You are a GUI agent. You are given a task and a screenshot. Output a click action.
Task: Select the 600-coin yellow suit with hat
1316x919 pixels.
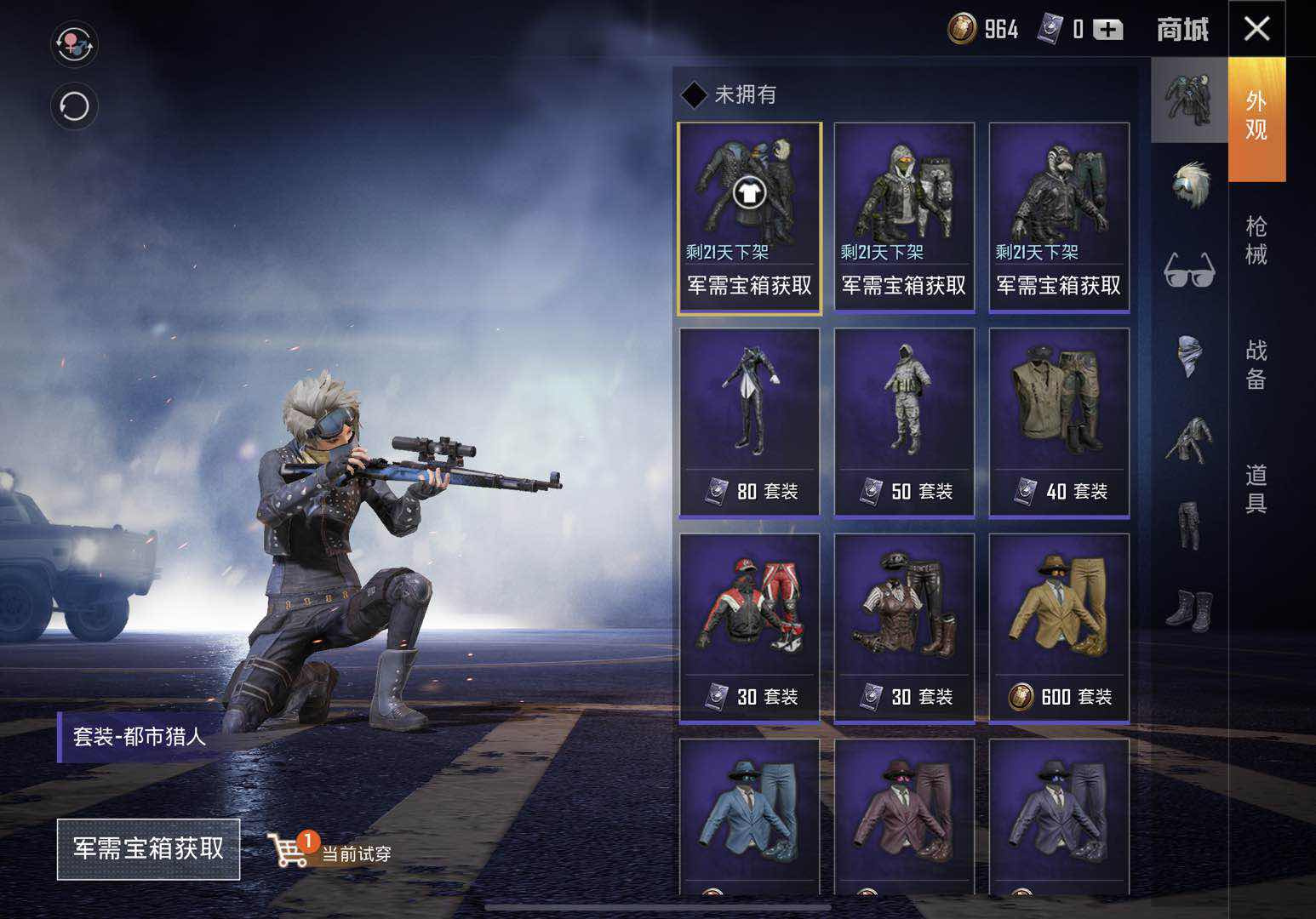[x=1059, y=628]
